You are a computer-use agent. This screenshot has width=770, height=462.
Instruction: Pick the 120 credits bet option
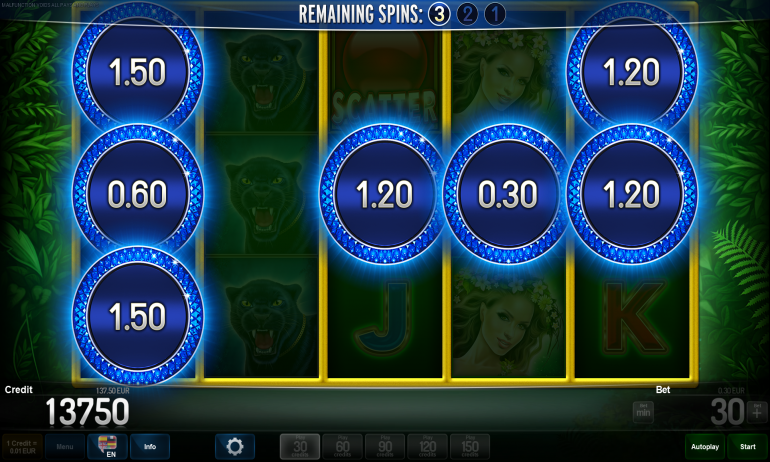[x=427, y=446]
